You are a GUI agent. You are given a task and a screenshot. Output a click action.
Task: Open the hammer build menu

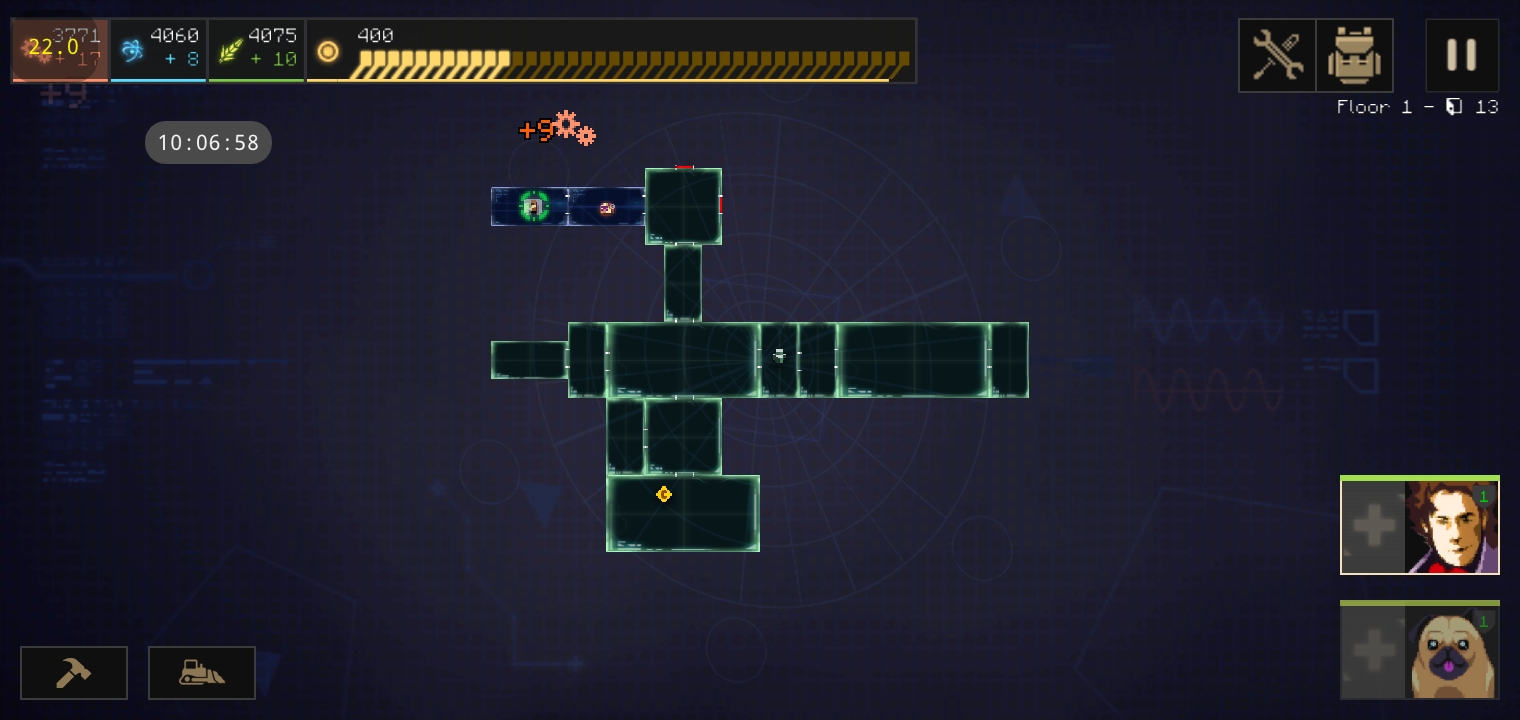click(x=74, y=673)
